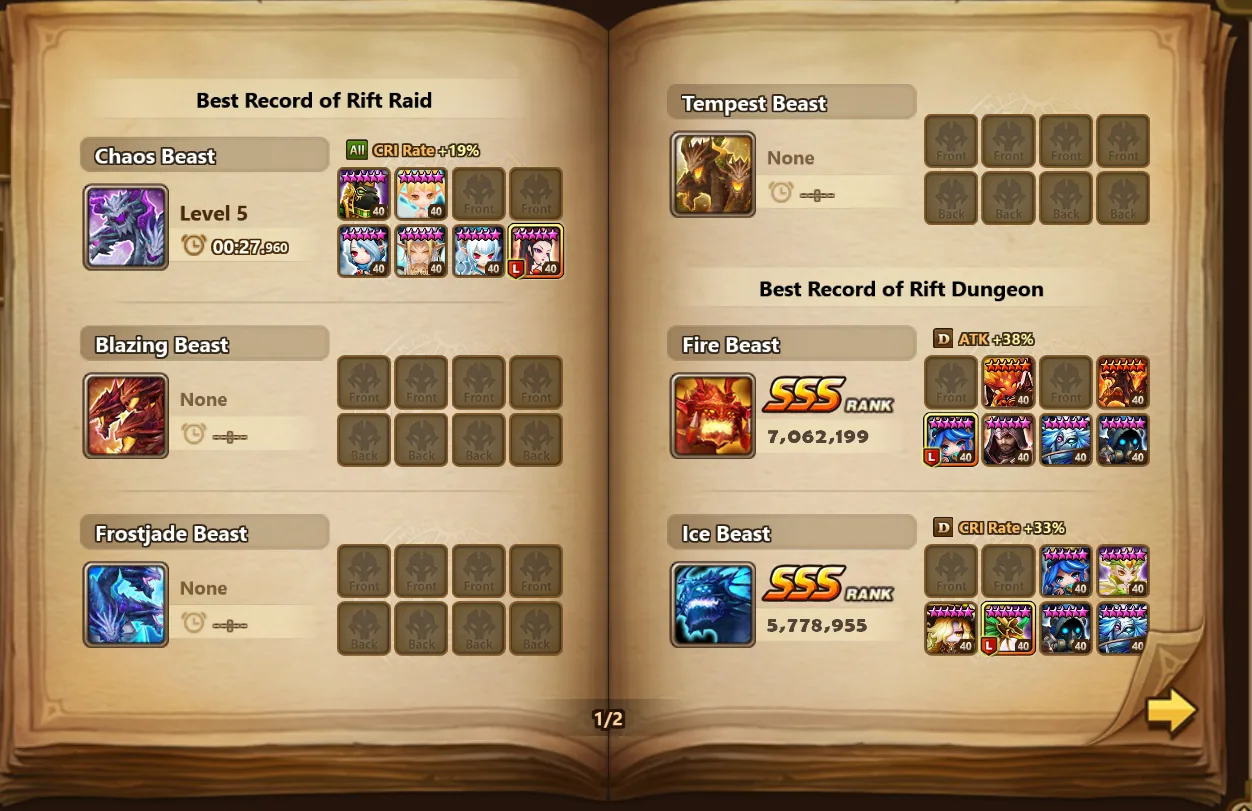Select the Tempest Beast portrait
This screenshot has width=1252, height=811.
click(x=713, y=175)
